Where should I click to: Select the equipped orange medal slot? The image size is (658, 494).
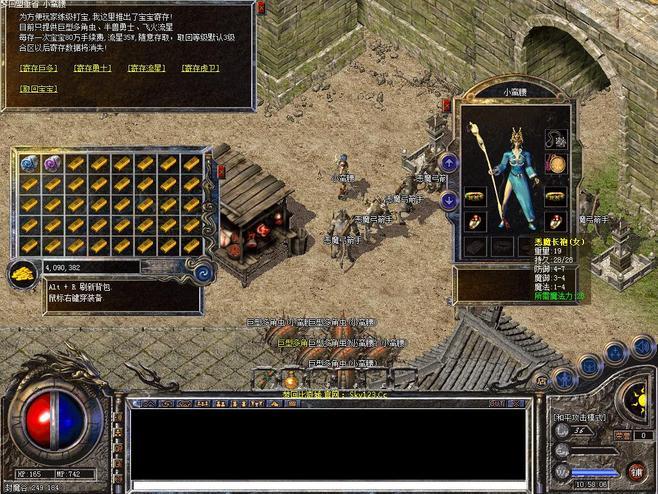click(x=556, y=164)
